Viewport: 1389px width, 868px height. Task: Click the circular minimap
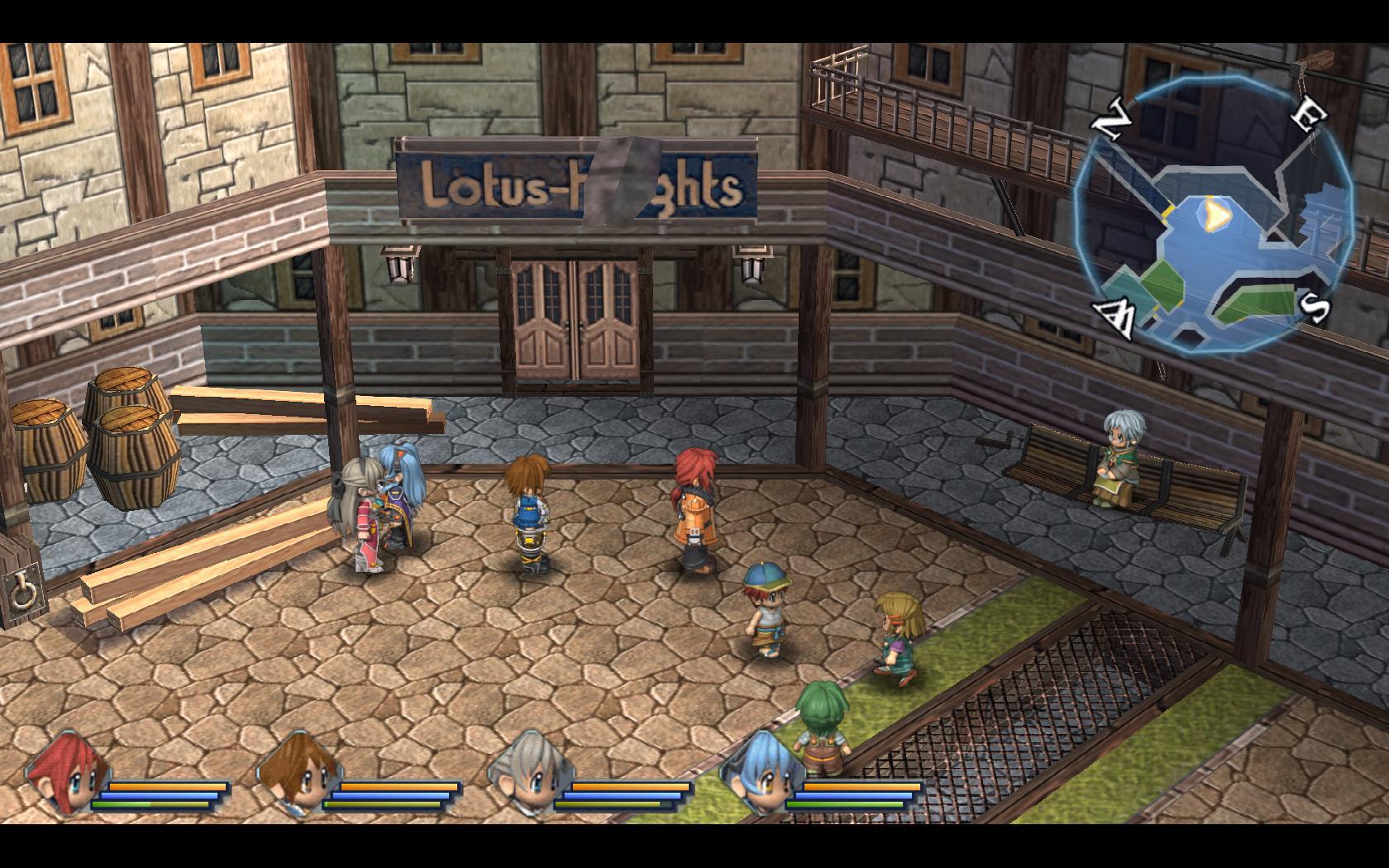(x=1214, y=217)
